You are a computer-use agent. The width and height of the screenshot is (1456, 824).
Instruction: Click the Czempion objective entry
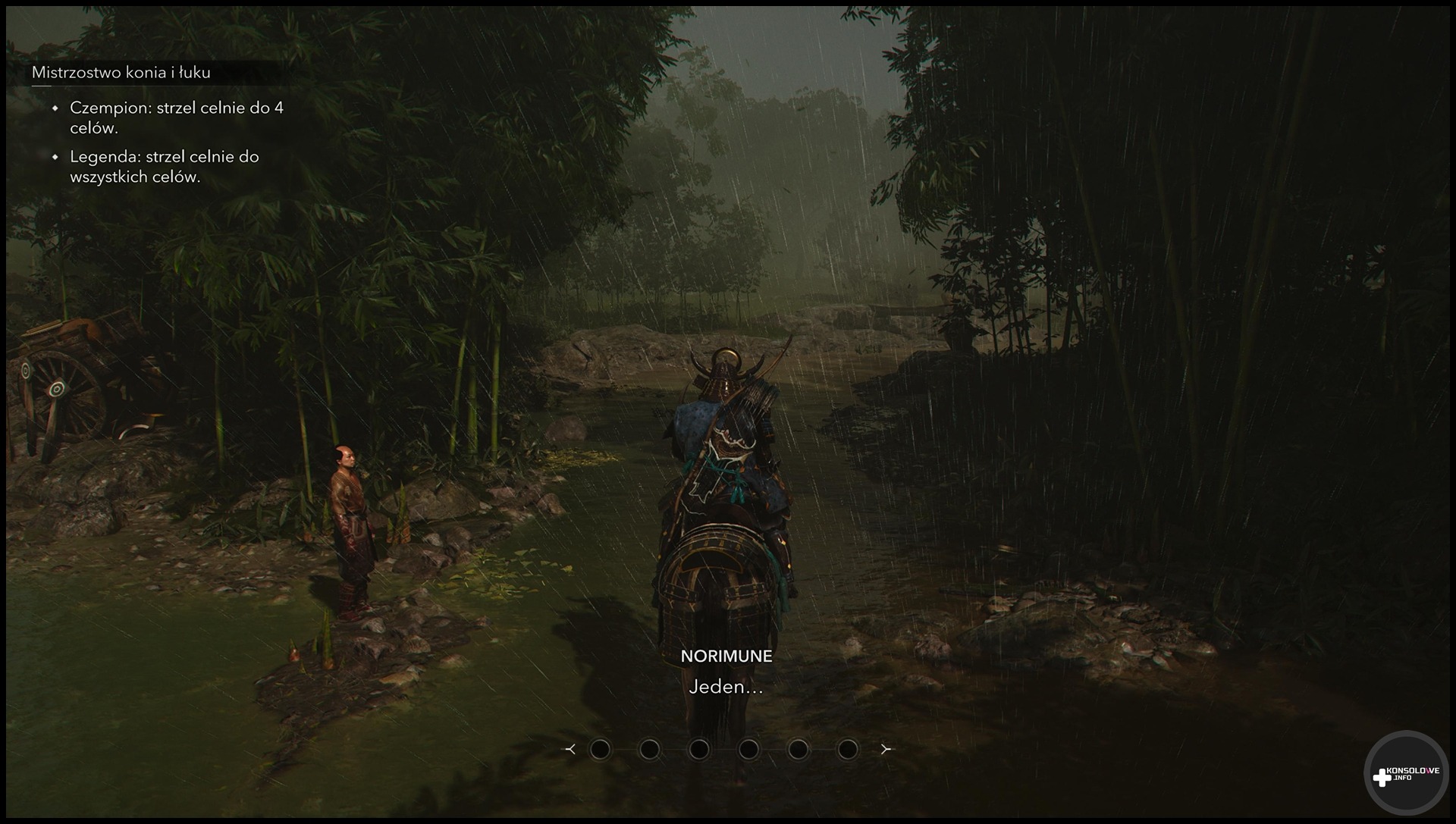tap(176, 117)
